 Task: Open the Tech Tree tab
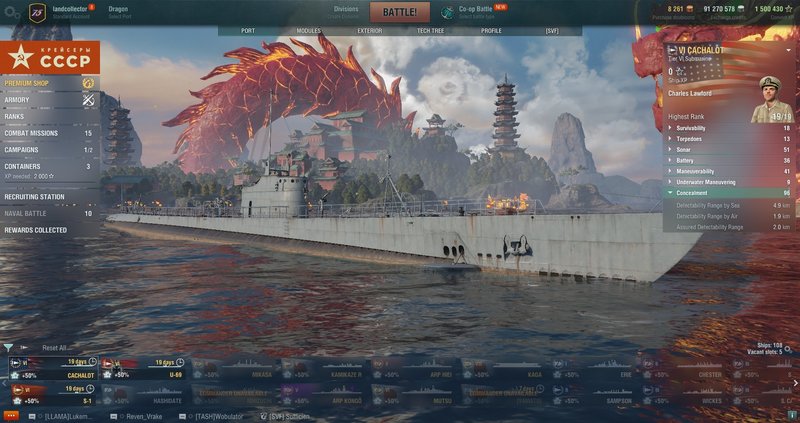(431, 31)
